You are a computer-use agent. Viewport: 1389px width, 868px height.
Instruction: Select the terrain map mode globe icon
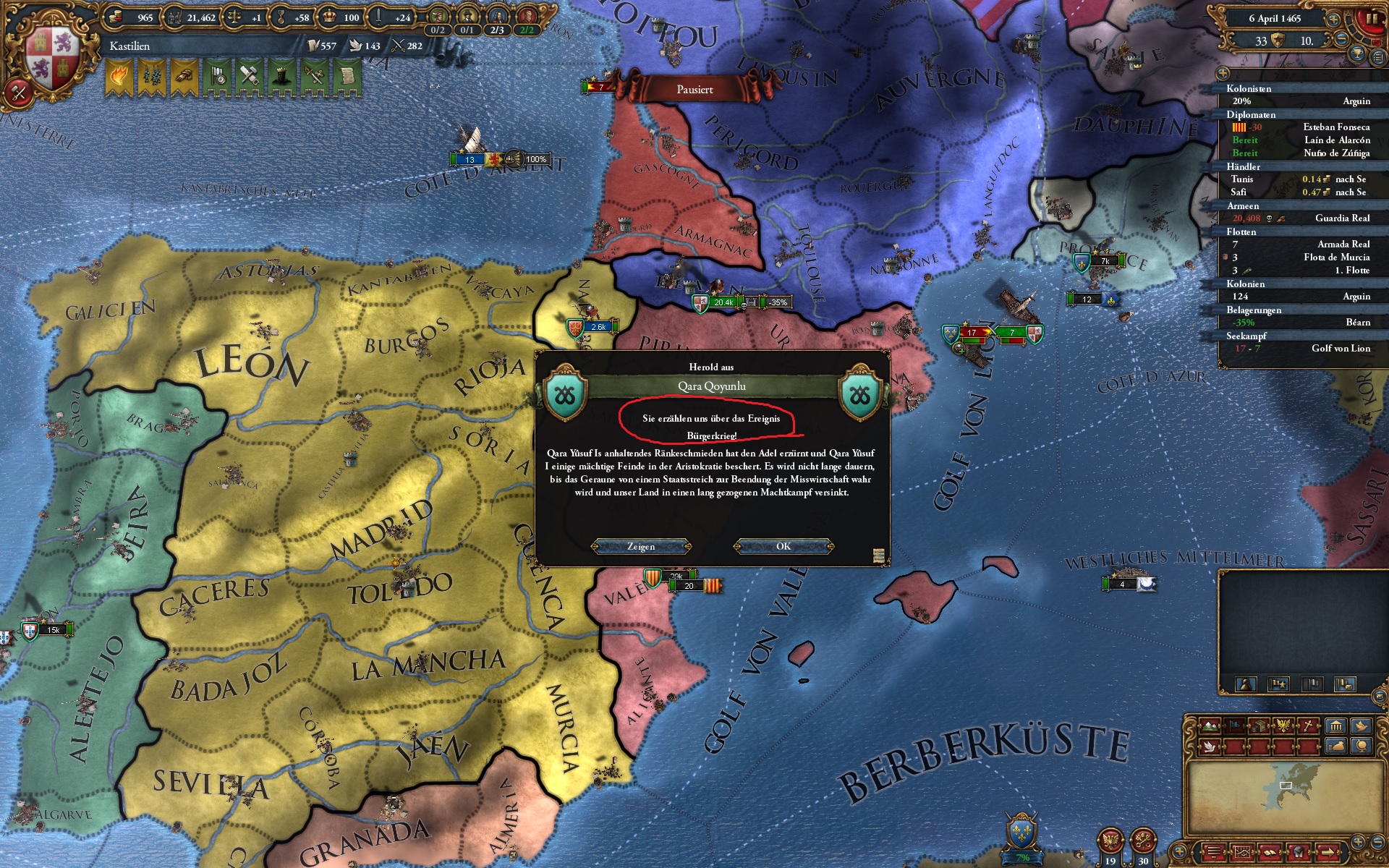tap(1362, 746)
